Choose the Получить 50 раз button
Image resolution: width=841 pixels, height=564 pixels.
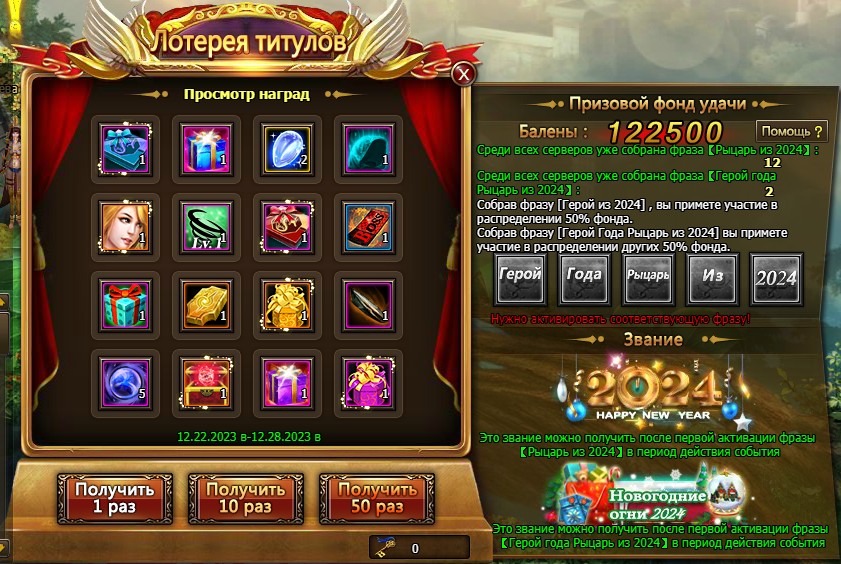click(377, 498)
